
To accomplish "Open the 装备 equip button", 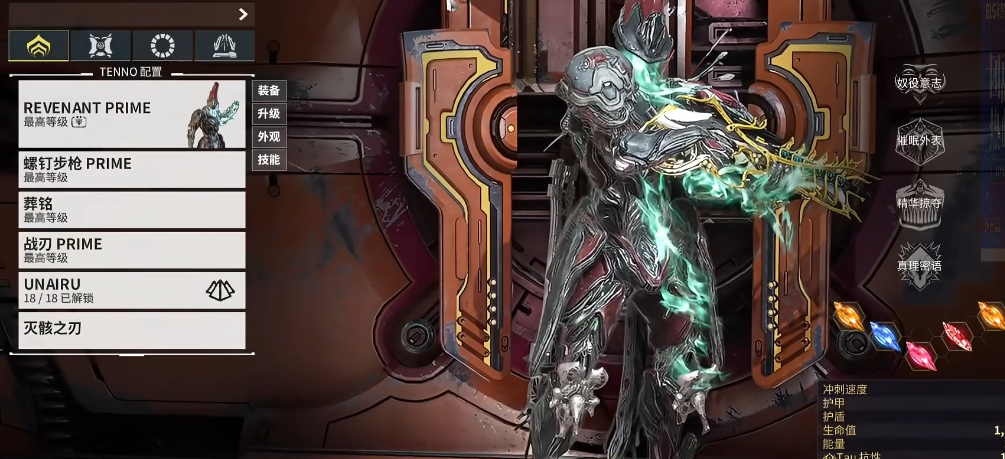I will click(269, 90).
